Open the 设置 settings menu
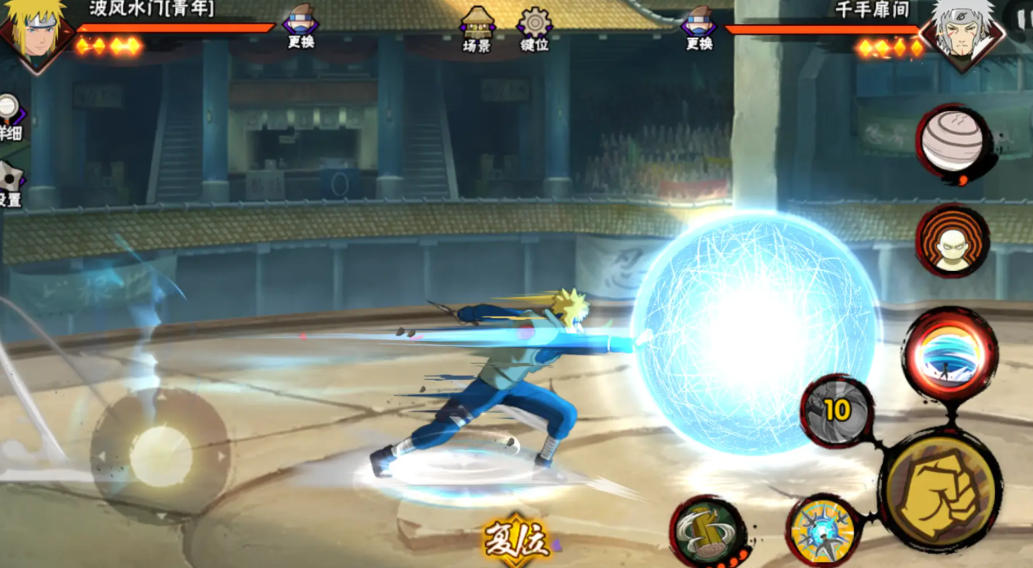Viewport: 1033px width, 568px height. 9,183
